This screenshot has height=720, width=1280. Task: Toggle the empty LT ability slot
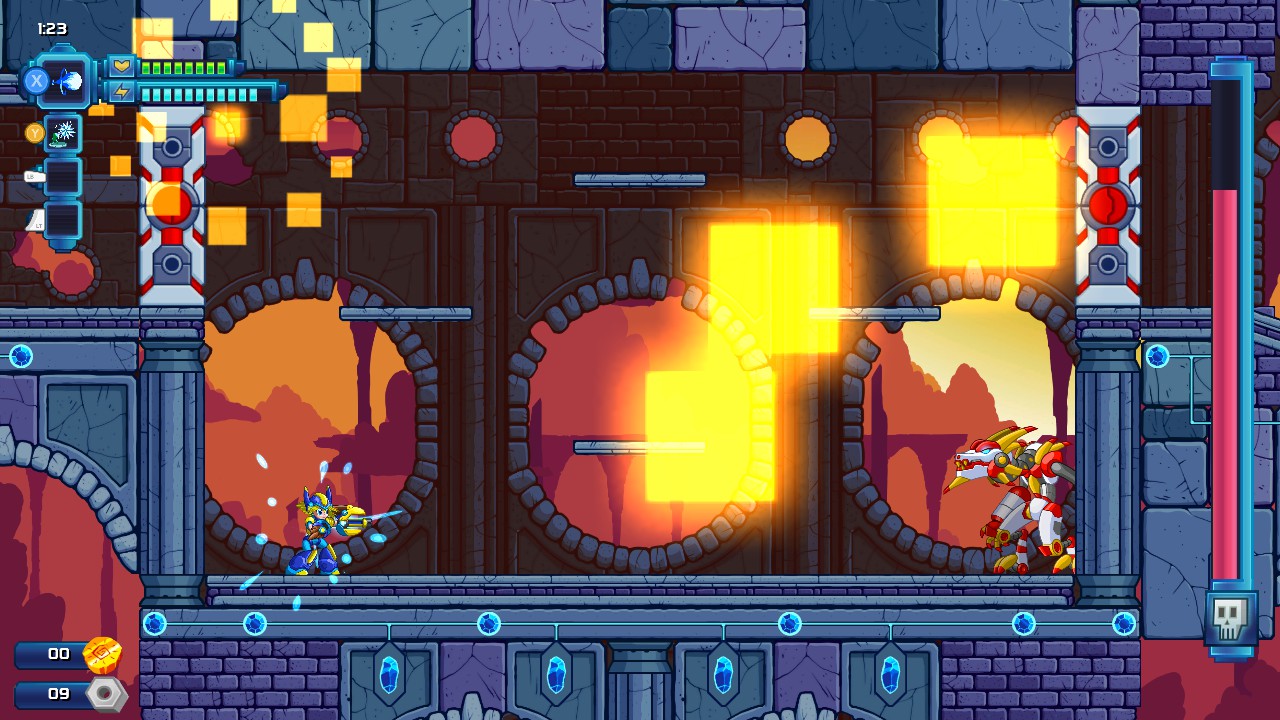coord(62,223)
